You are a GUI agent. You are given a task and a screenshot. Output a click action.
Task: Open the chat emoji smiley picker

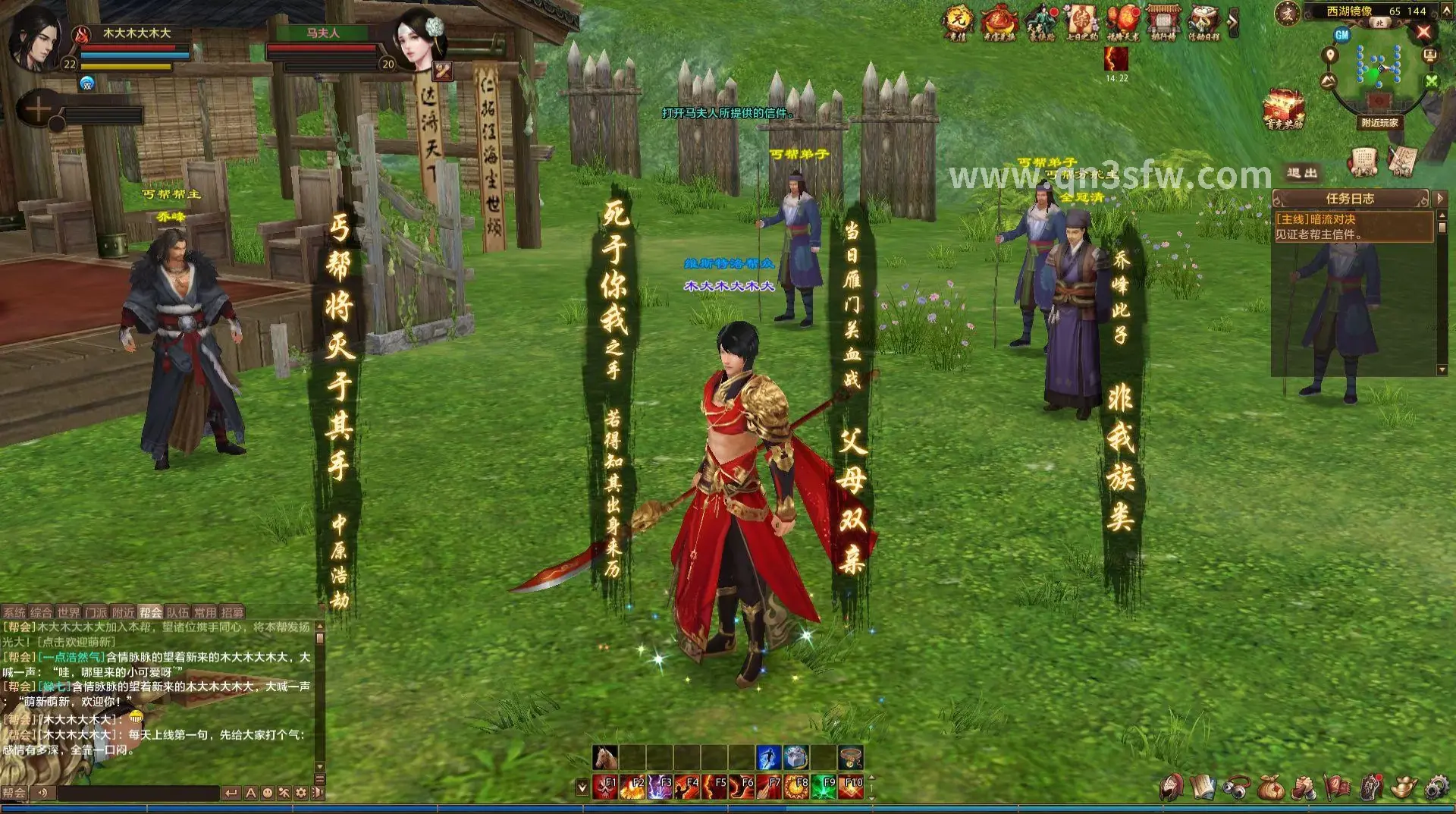pos(268,793)
